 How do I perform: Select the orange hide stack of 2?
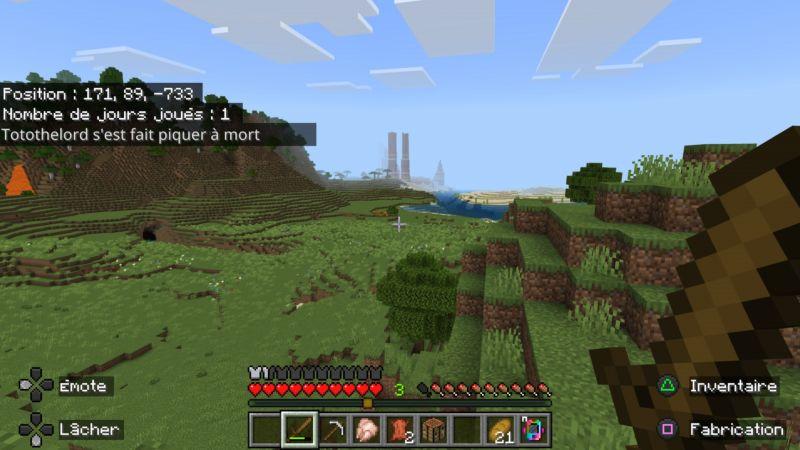click(x=399, y=430)
